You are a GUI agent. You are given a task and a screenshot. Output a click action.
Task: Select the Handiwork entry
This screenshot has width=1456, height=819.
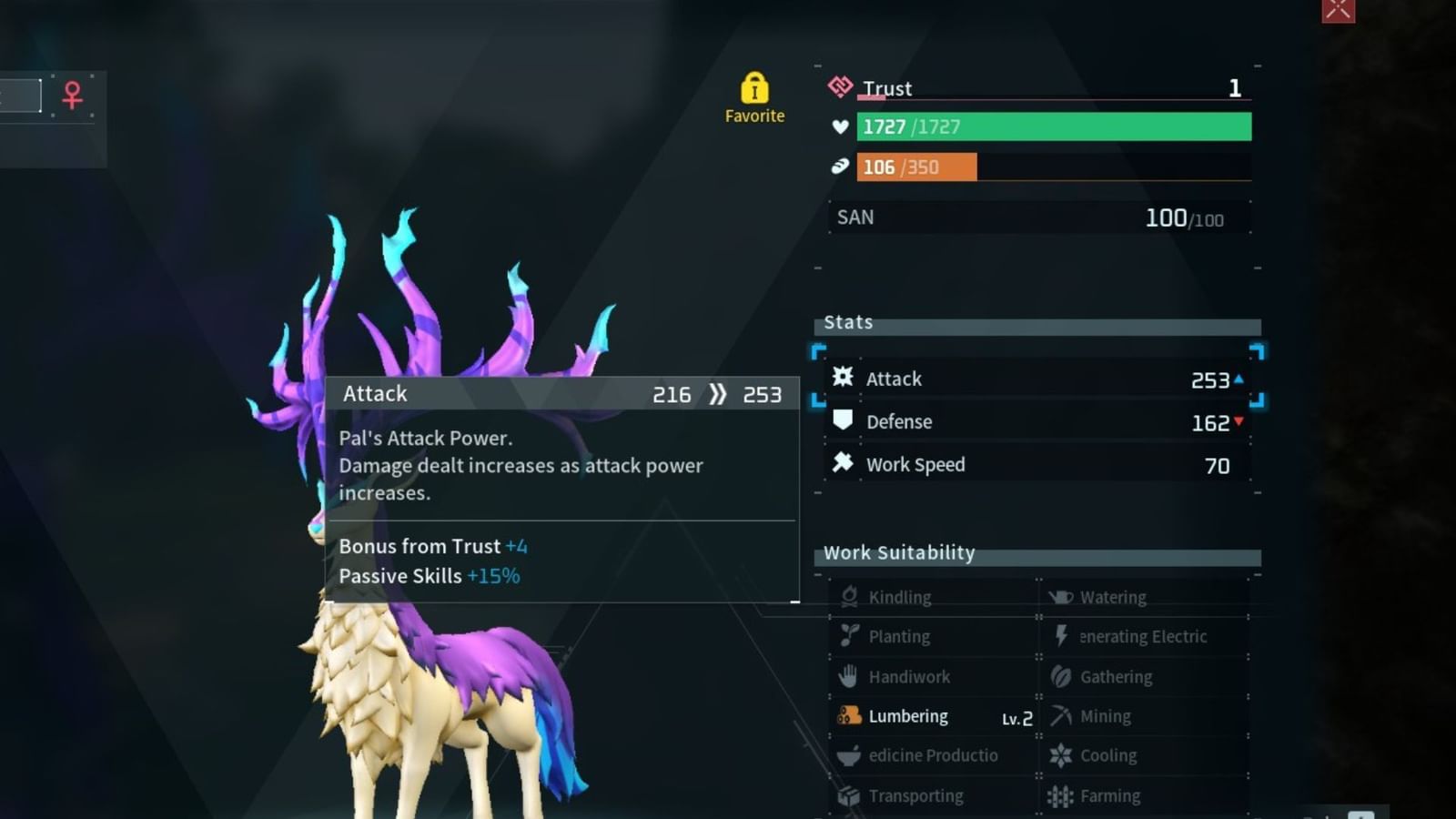907,676
